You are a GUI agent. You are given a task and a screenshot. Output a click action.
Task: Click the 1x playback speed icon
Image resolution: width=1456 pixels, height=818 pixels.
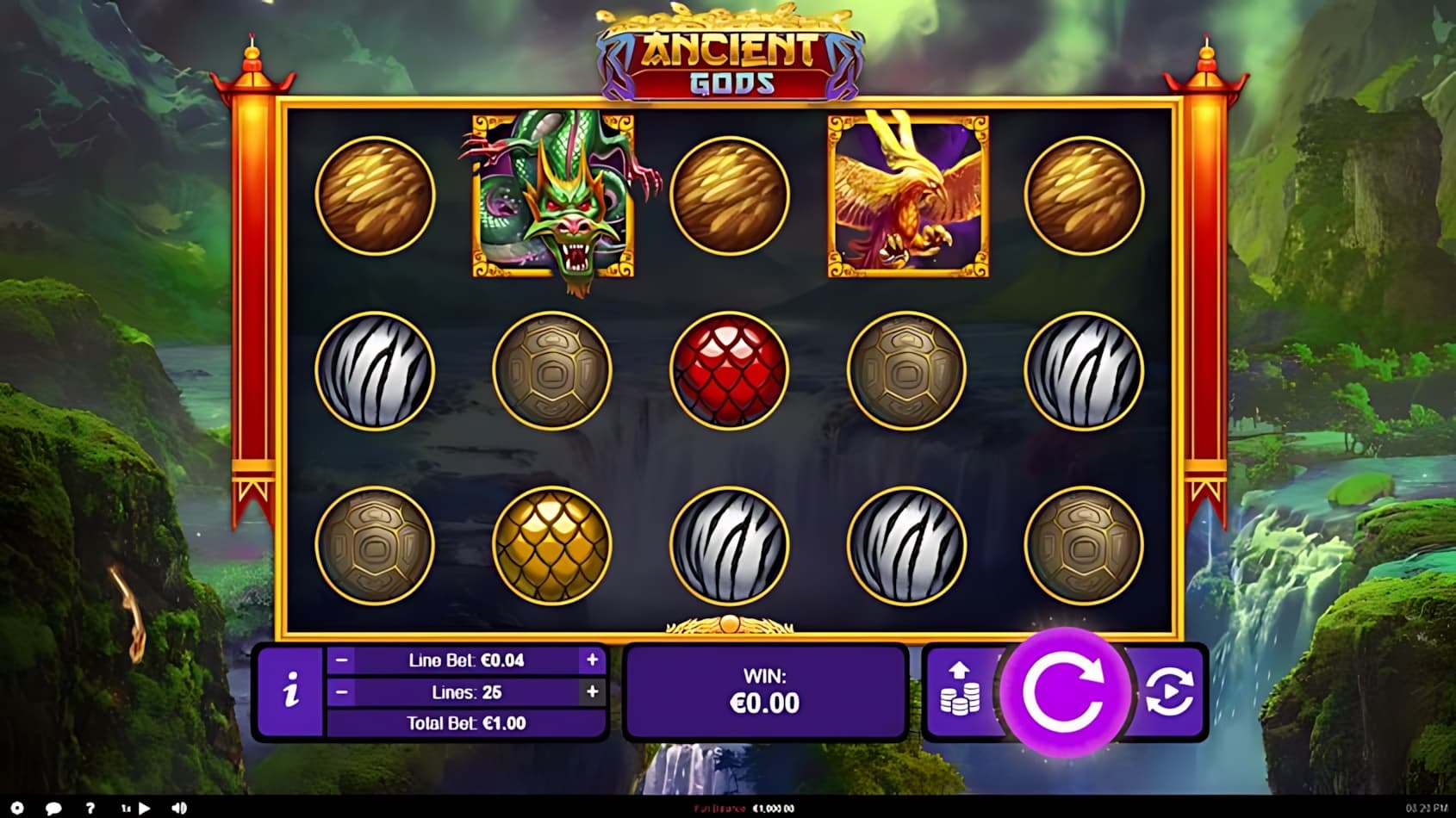pyautogui.click(x=125, y=808)
